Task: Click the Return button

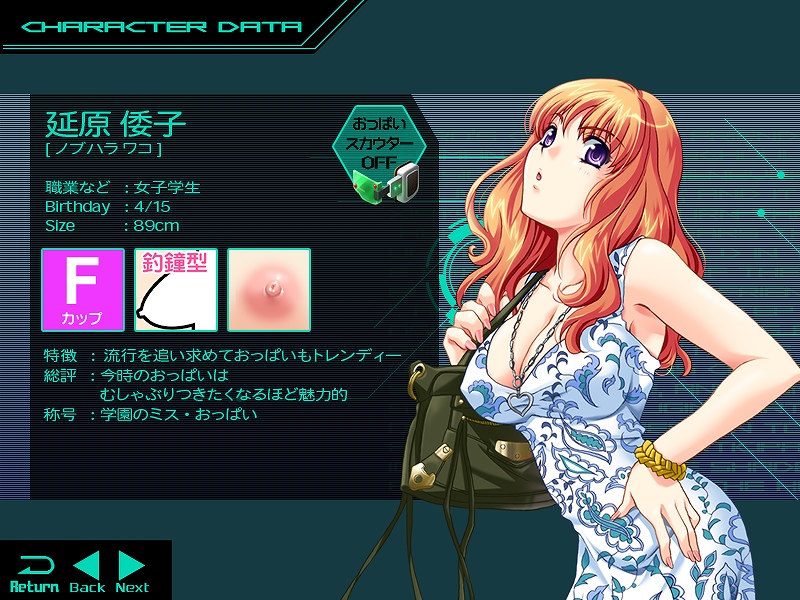Action: 33,573
